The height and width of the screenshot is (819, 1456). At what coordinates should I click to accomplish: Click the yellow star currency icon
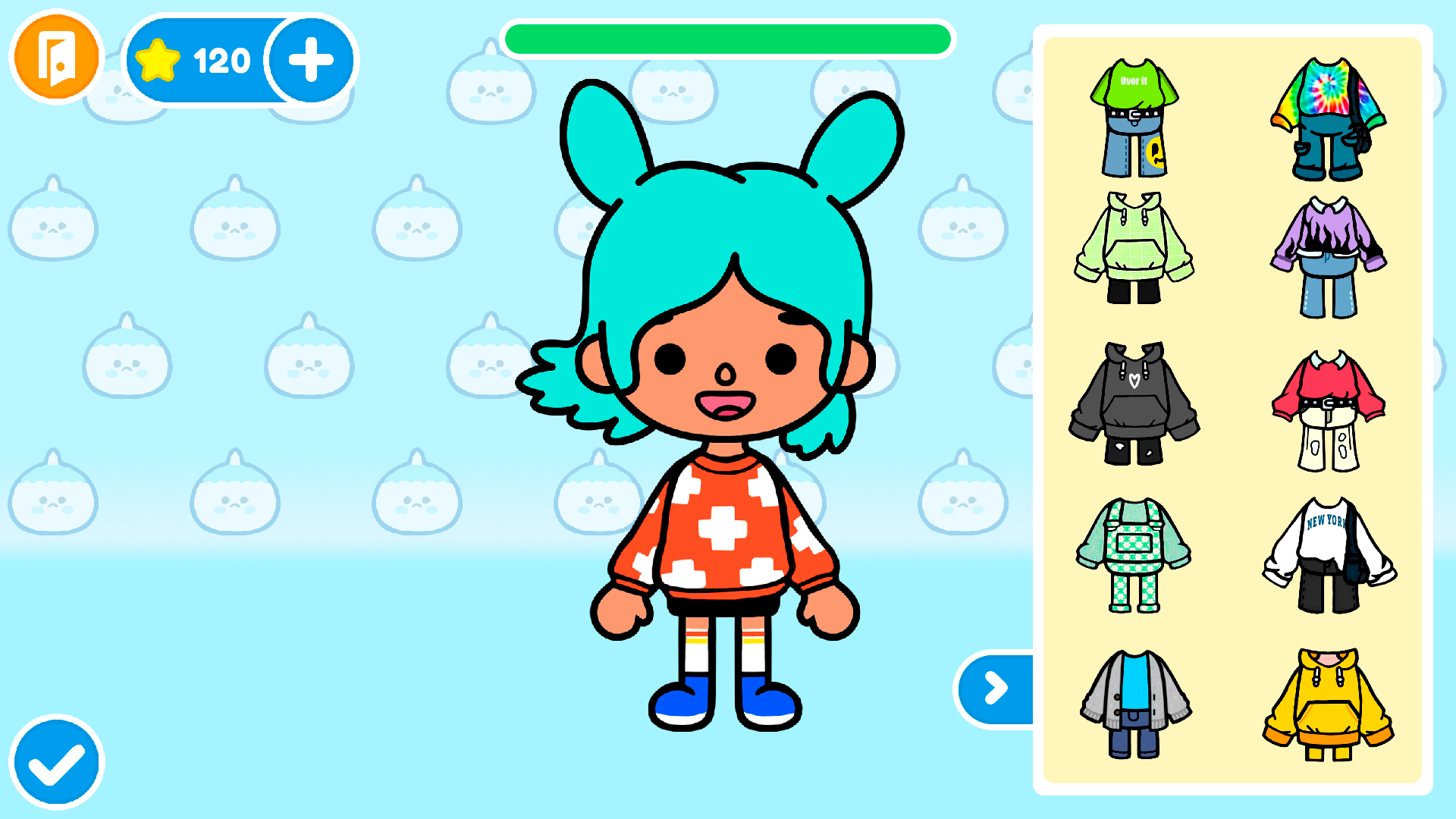pos(157,58)
